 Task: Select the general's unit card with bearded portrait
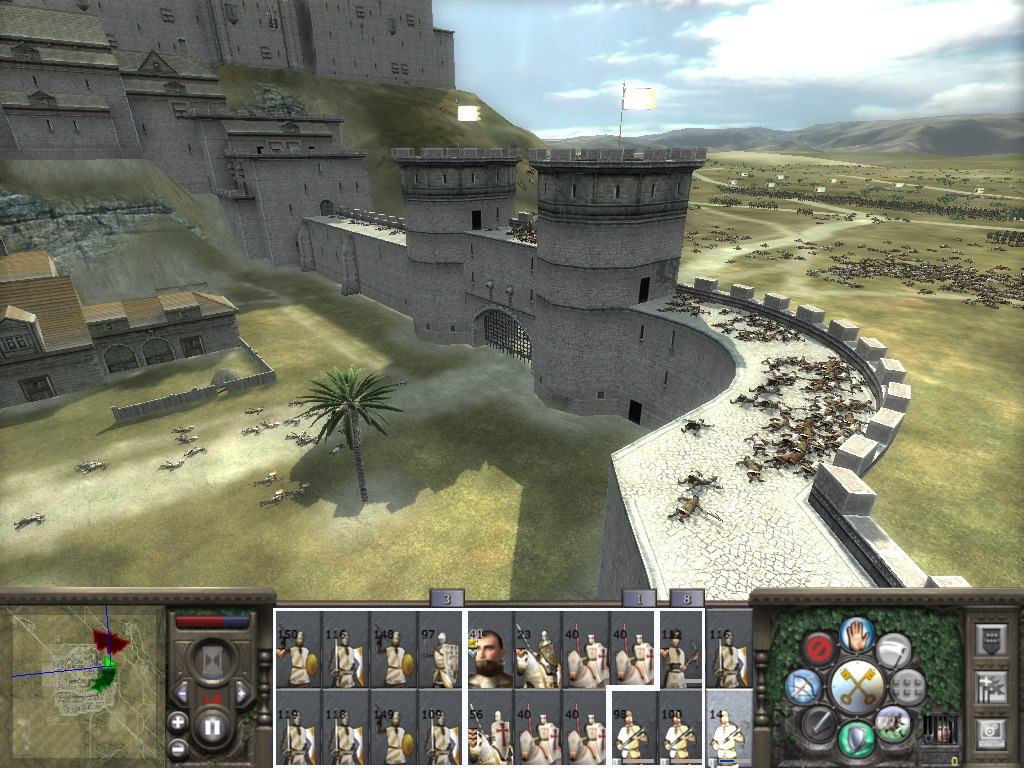click(x=491, y=652)
